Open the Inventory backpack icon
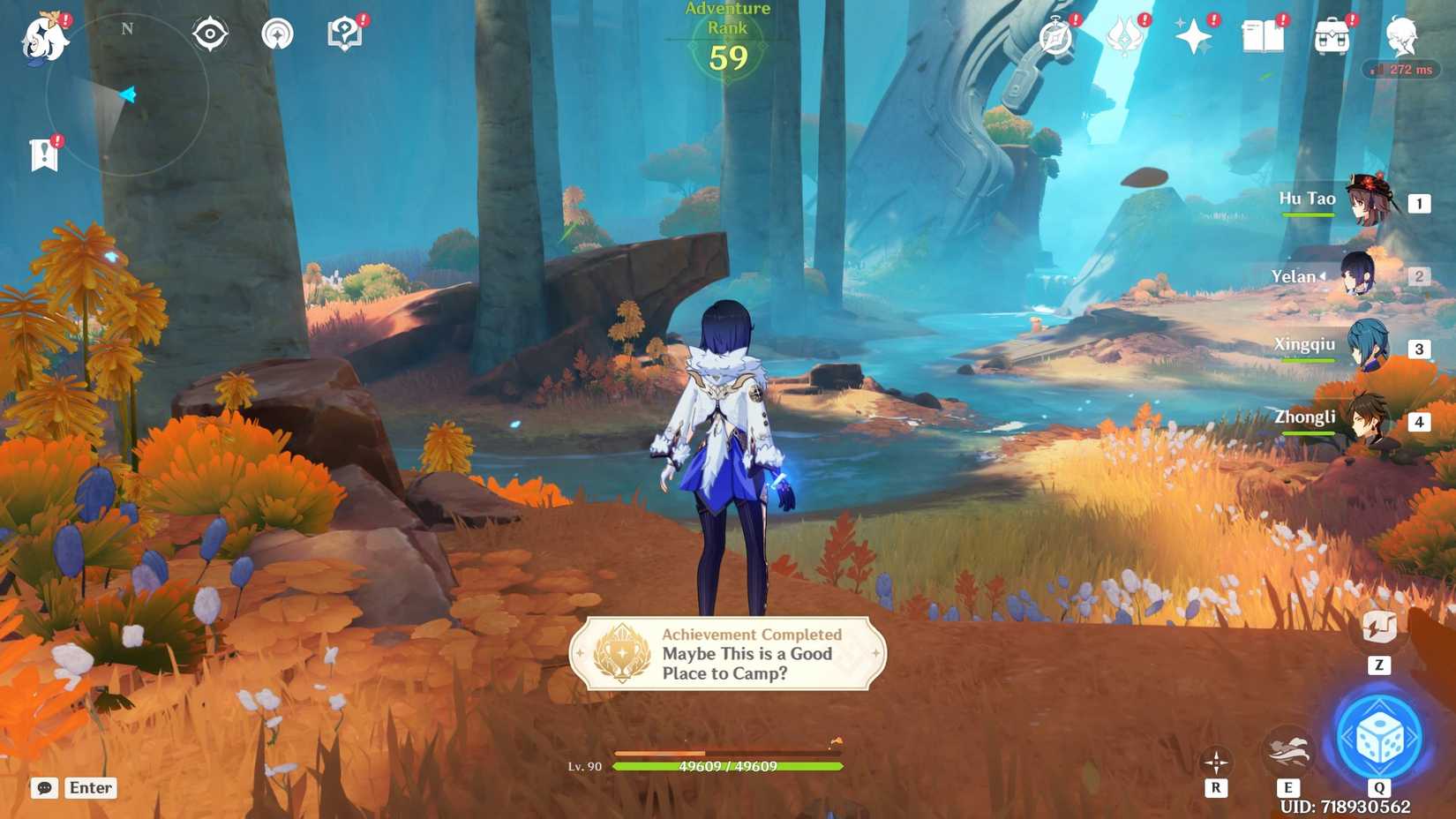The height and width of the screenshot is (819, 1456). 1332,35
